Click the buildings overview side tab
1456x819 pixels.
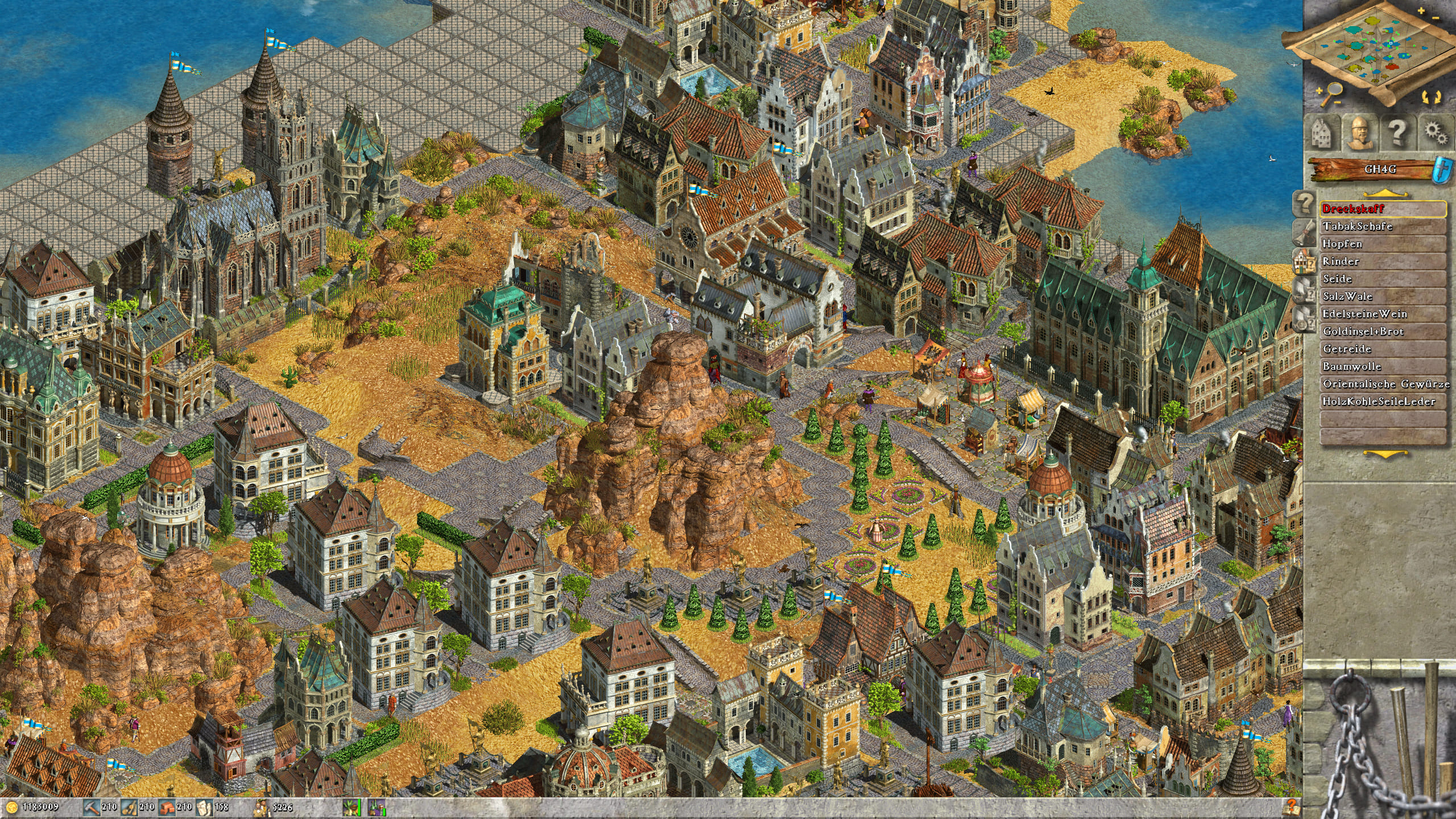[x=1305, y=261]
